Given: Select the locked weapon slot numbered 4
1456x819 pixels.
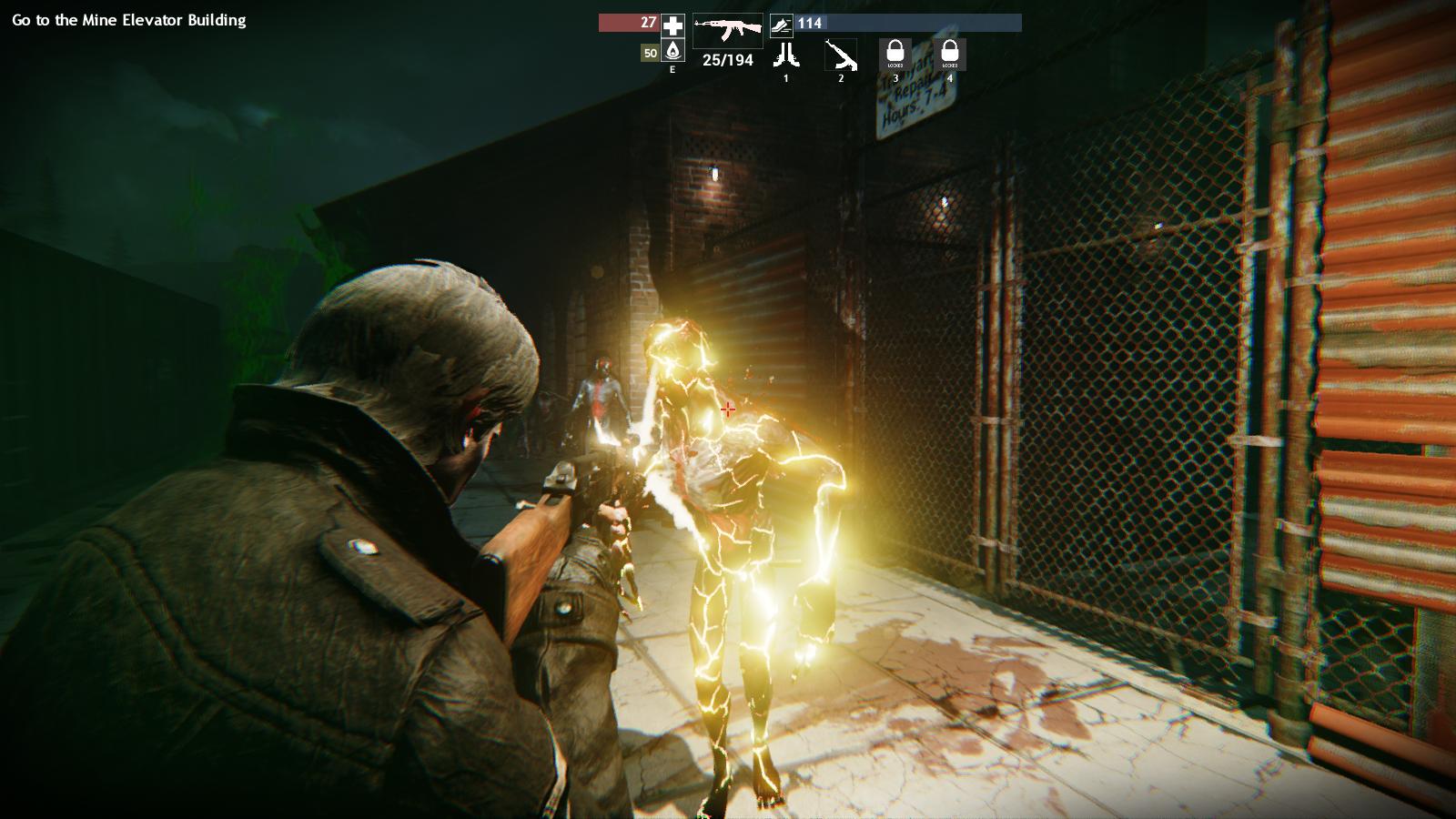Looking at the screenshot, I should (950, 55).
